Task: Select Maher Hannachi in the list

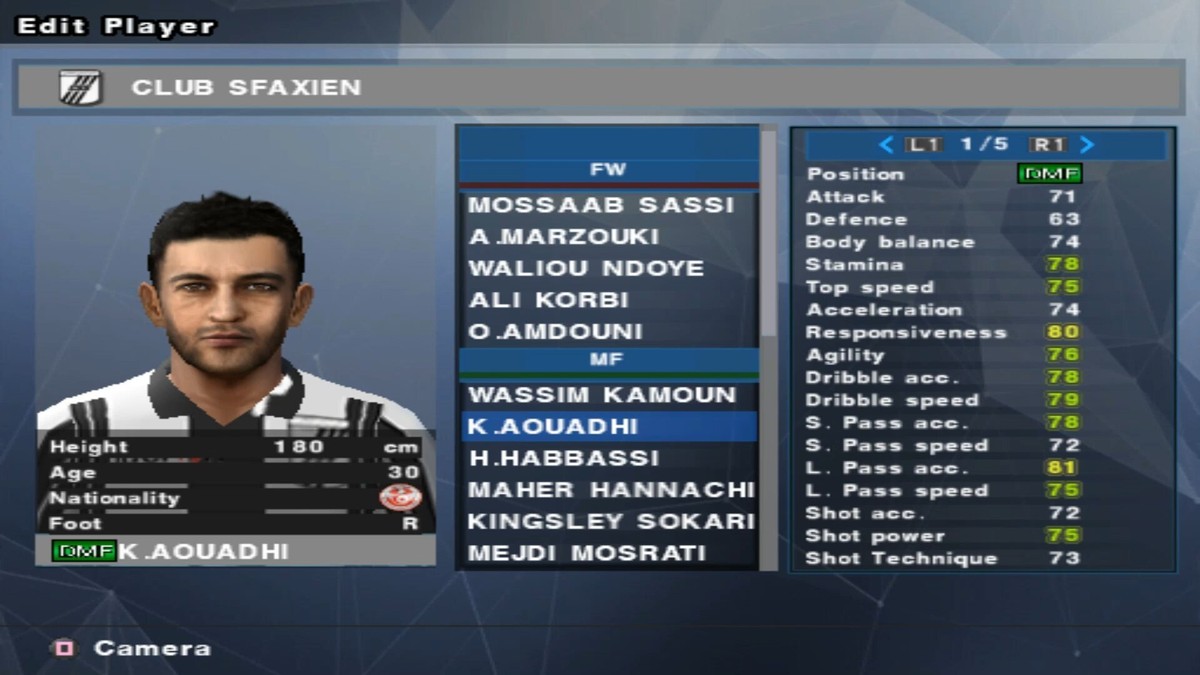Action: [610, 490]
